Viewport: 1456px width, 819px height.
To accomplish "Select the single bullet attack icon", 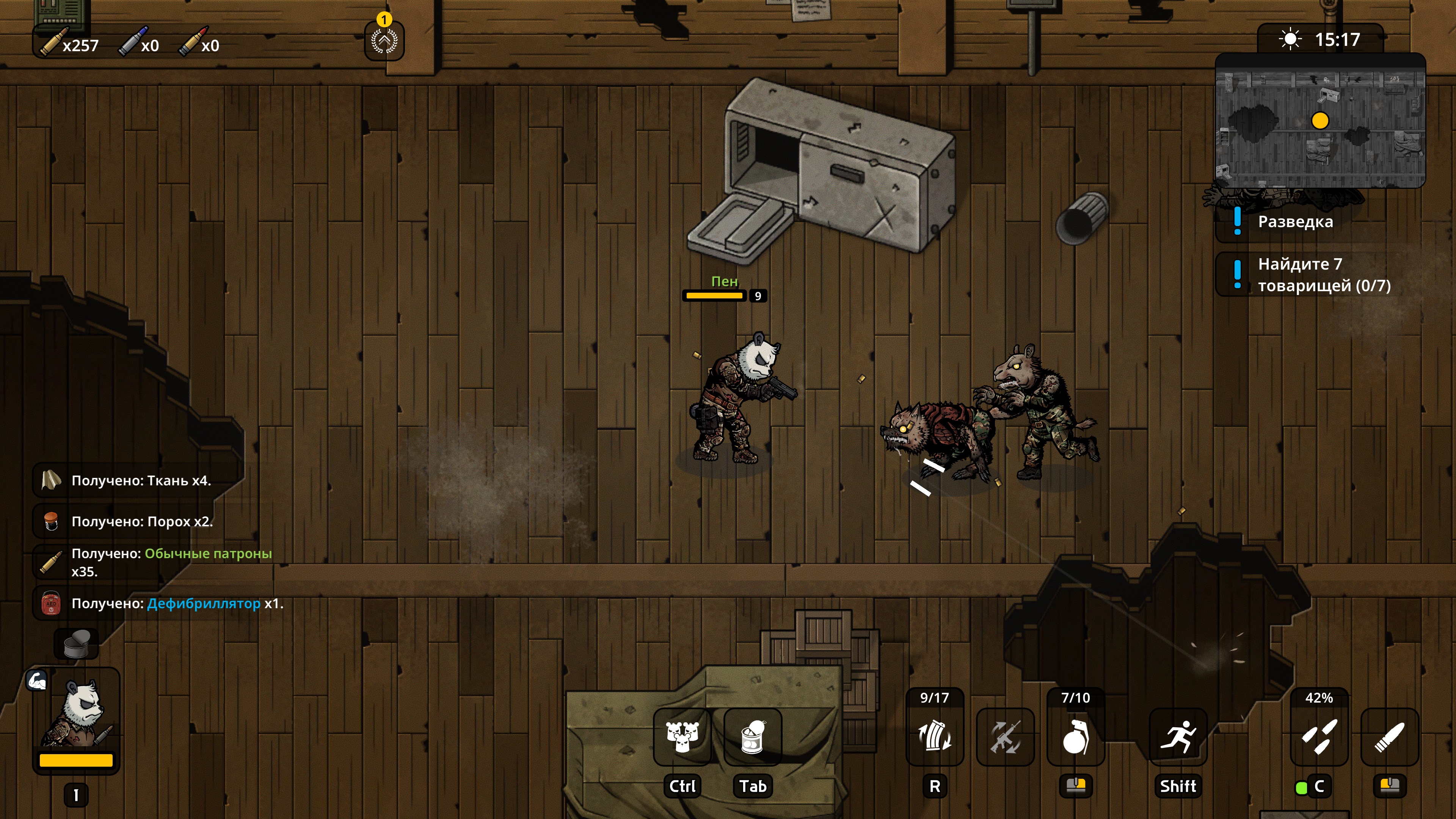I will 1389,737.
